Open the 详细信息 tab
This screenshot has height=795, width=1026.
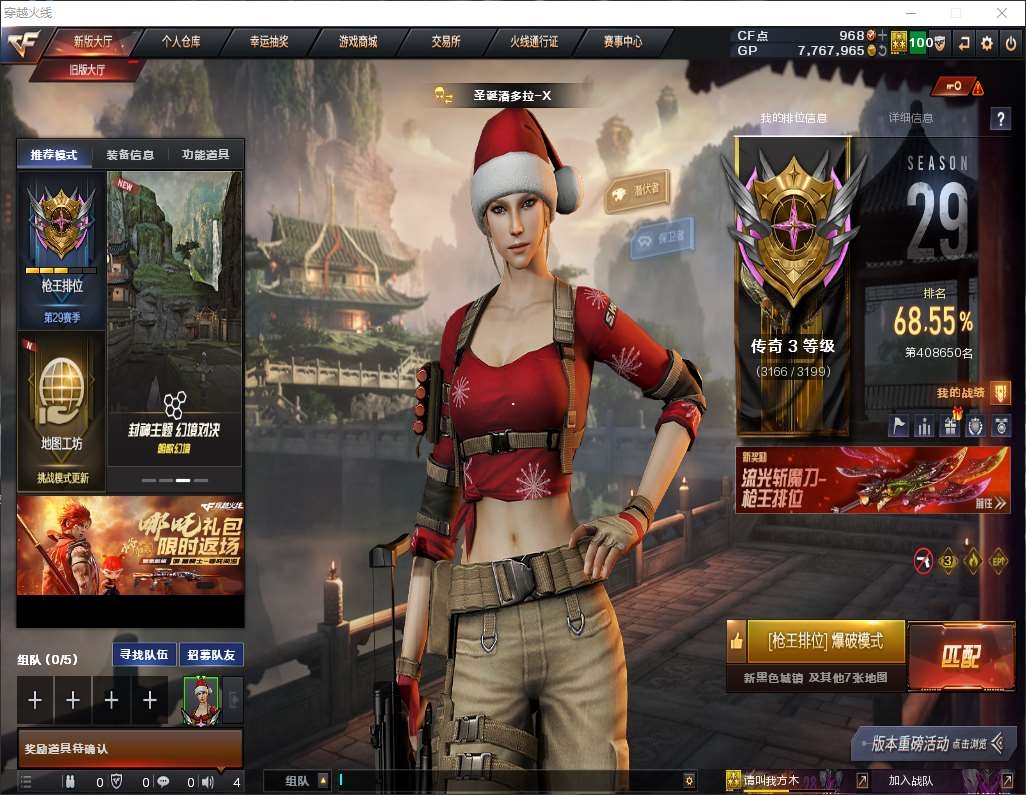click(910, 118)
